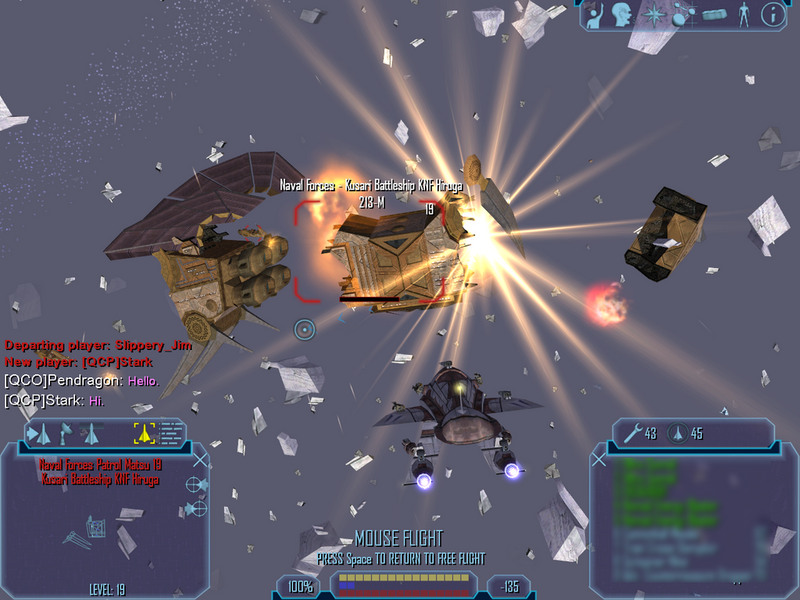Select the arrow-and-ship icon above target panel
800x600 pixels.
coord(39,433)
